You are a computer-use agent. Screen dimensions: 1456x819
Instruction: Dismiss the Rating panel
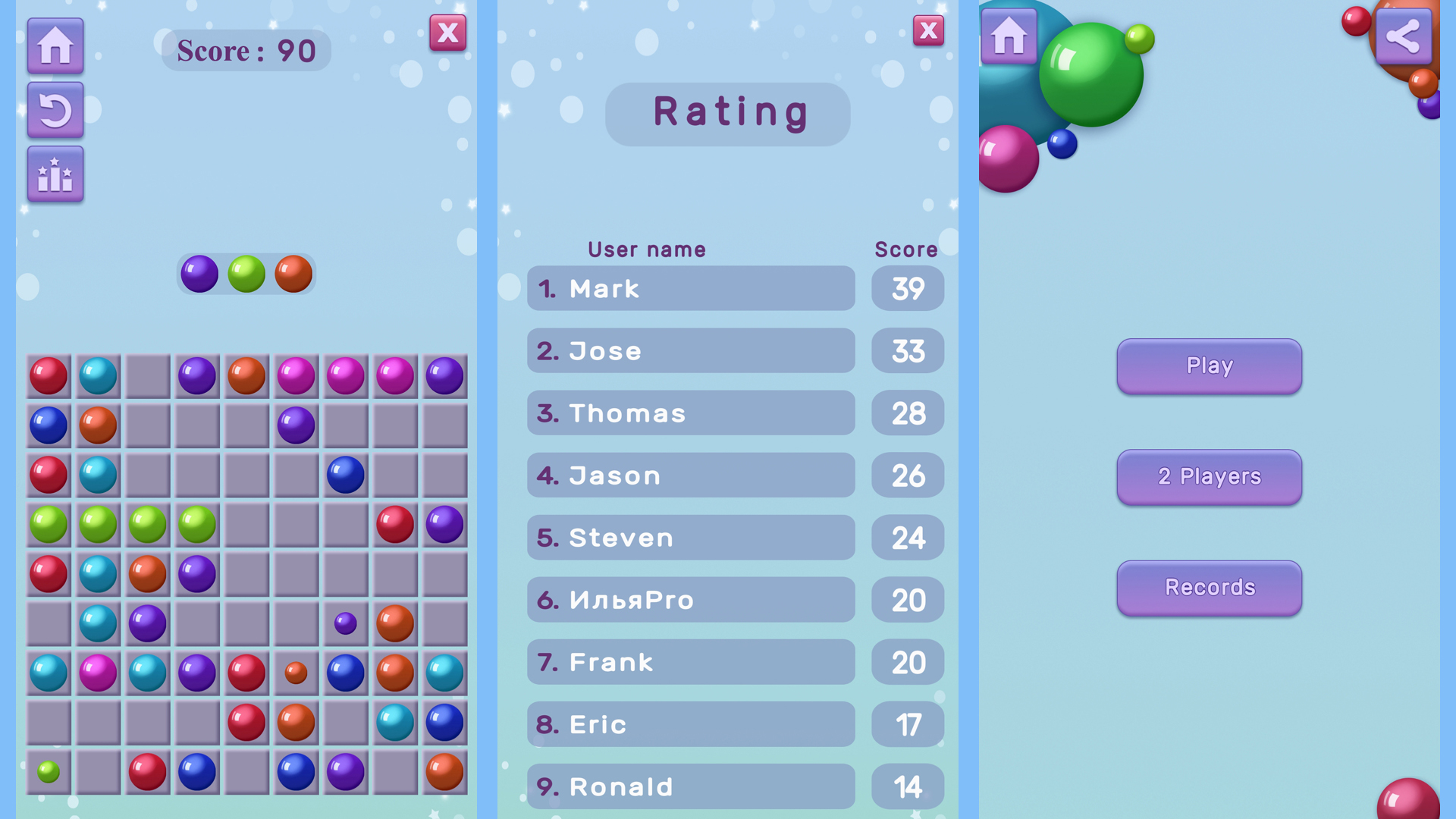[928, 30]
